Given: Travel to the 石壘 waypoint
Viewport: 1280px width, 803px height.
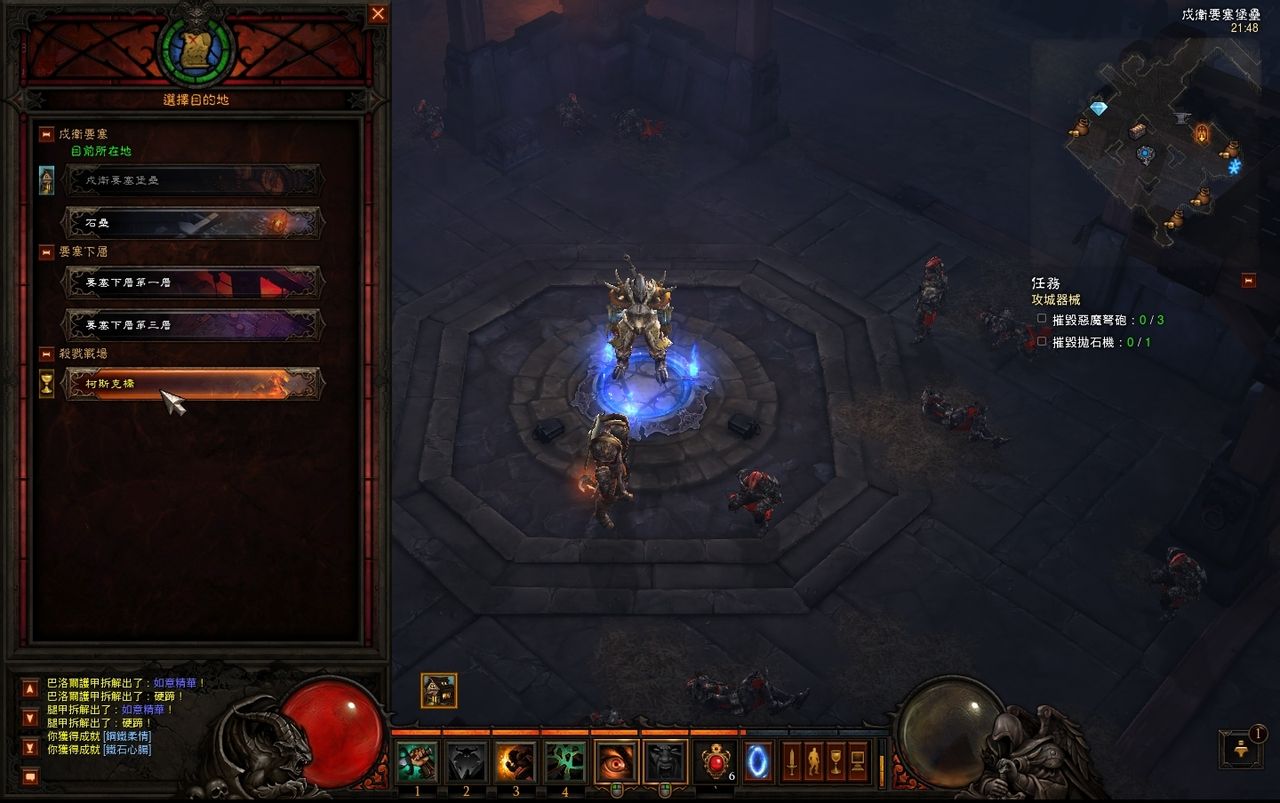Looking at the screenshot, I should [x=192, y=222].
